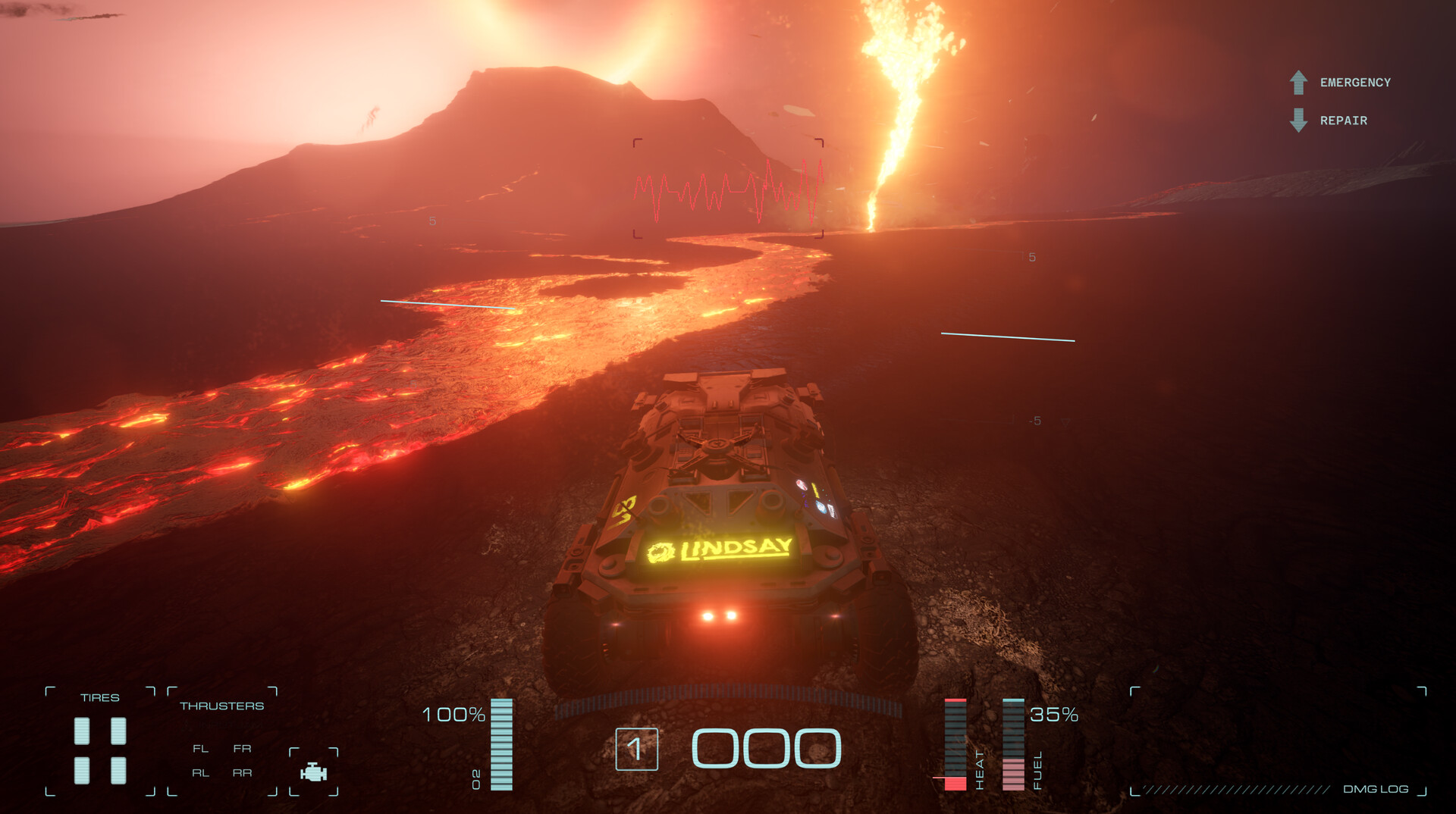Select the engine status icon
The width and height of the screenshot is (1456, 814).
coord(313,772)
